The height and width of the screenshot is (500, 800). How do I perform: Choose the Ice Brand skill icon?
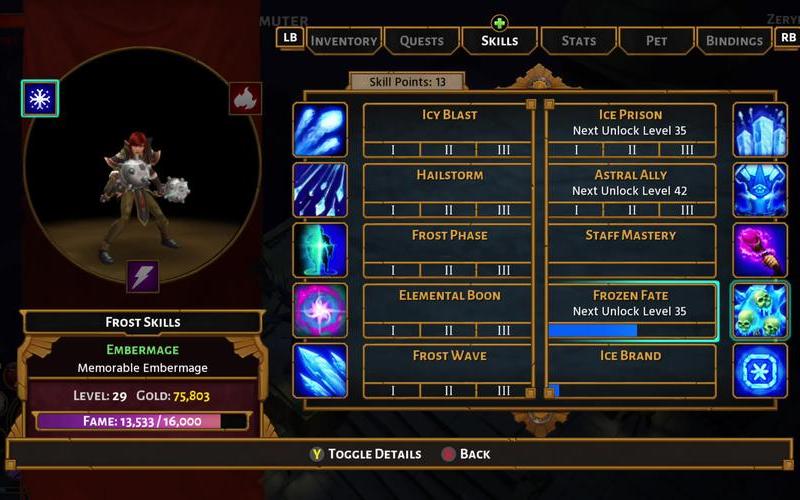[760, 370]
